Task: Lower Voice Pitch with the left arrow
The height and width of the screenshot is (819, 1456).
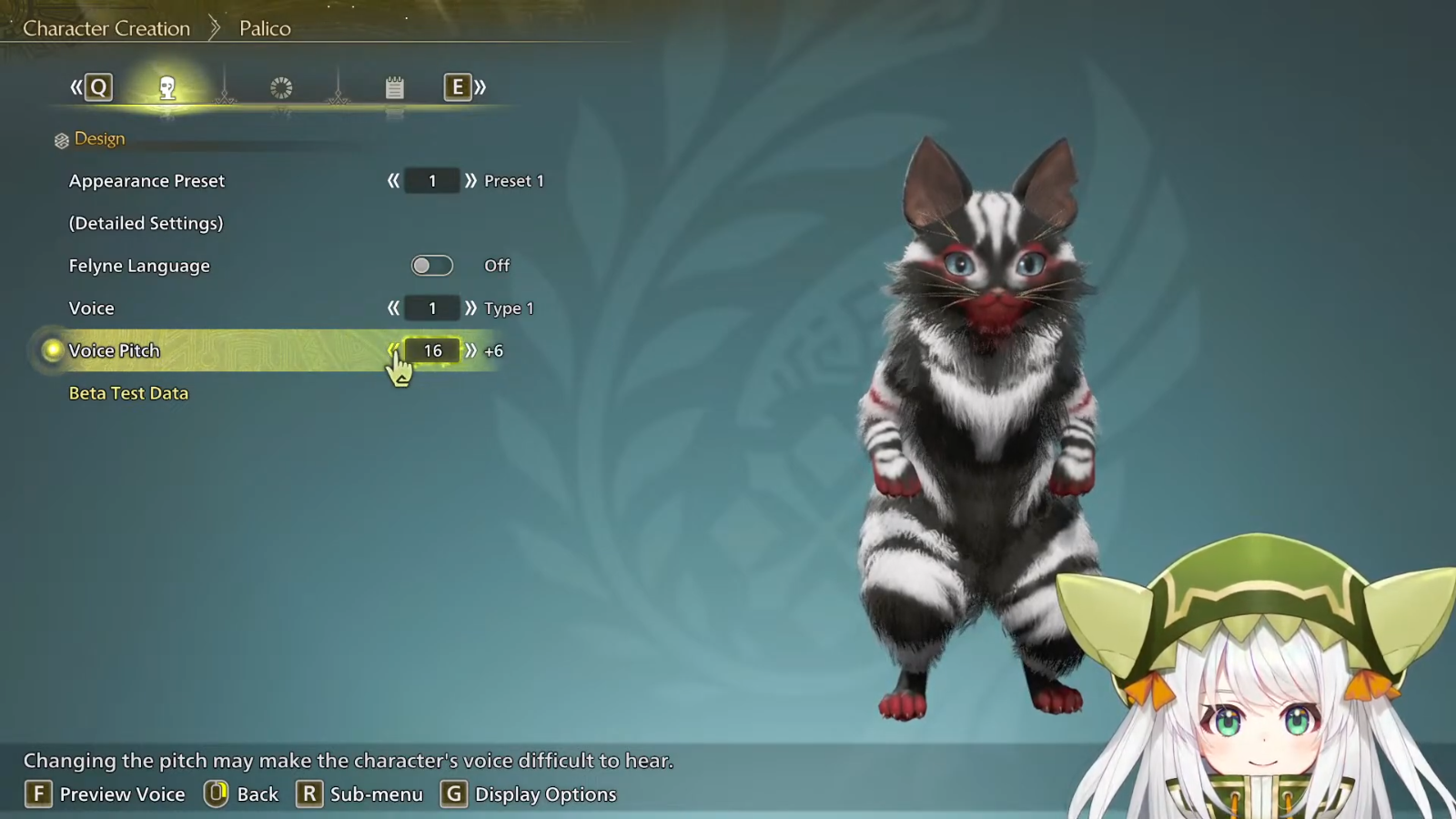Action: tap(393, 350)
